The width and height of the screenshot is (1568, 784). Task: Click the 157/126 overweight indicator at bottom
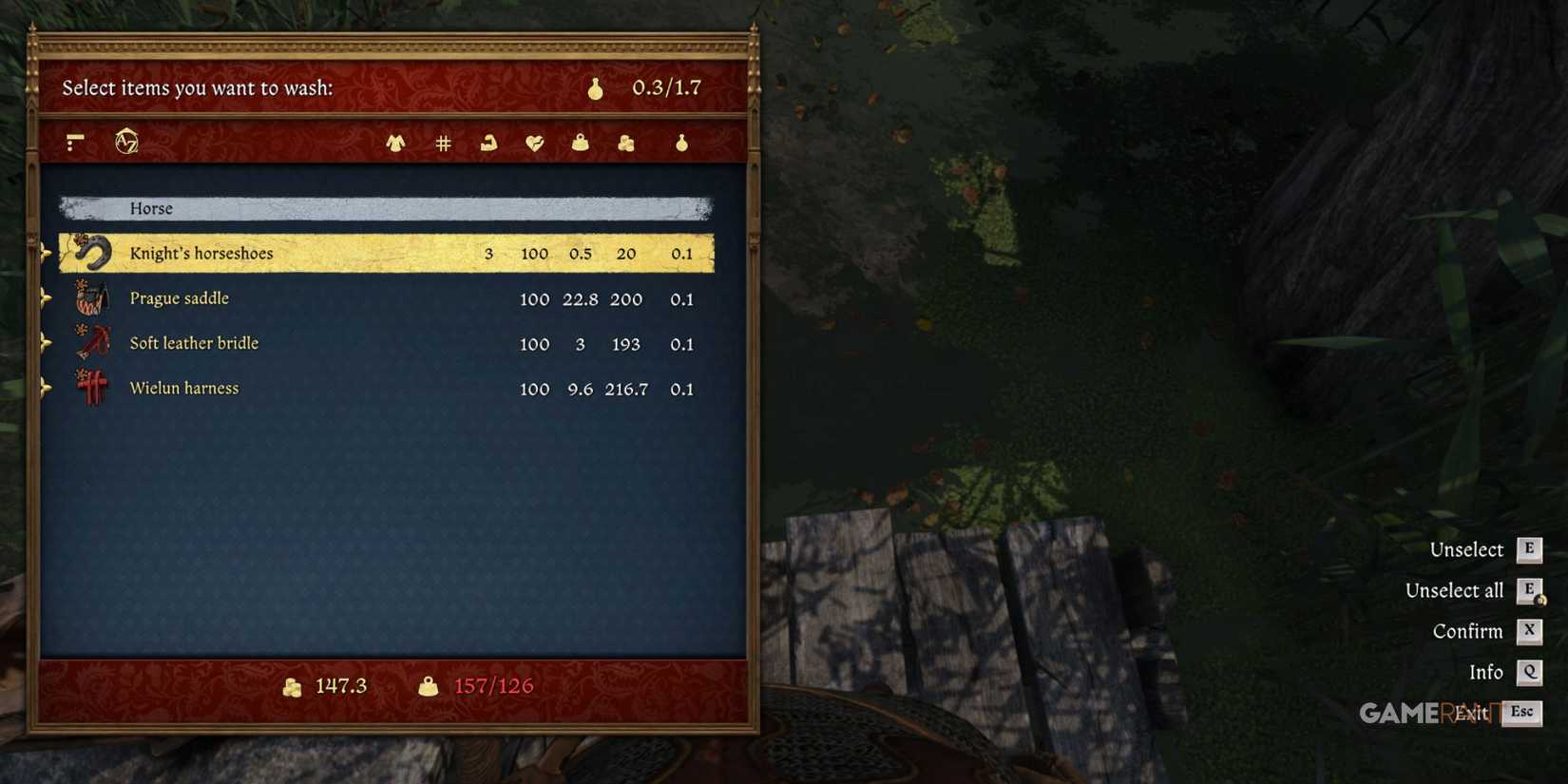pos(493,684)
